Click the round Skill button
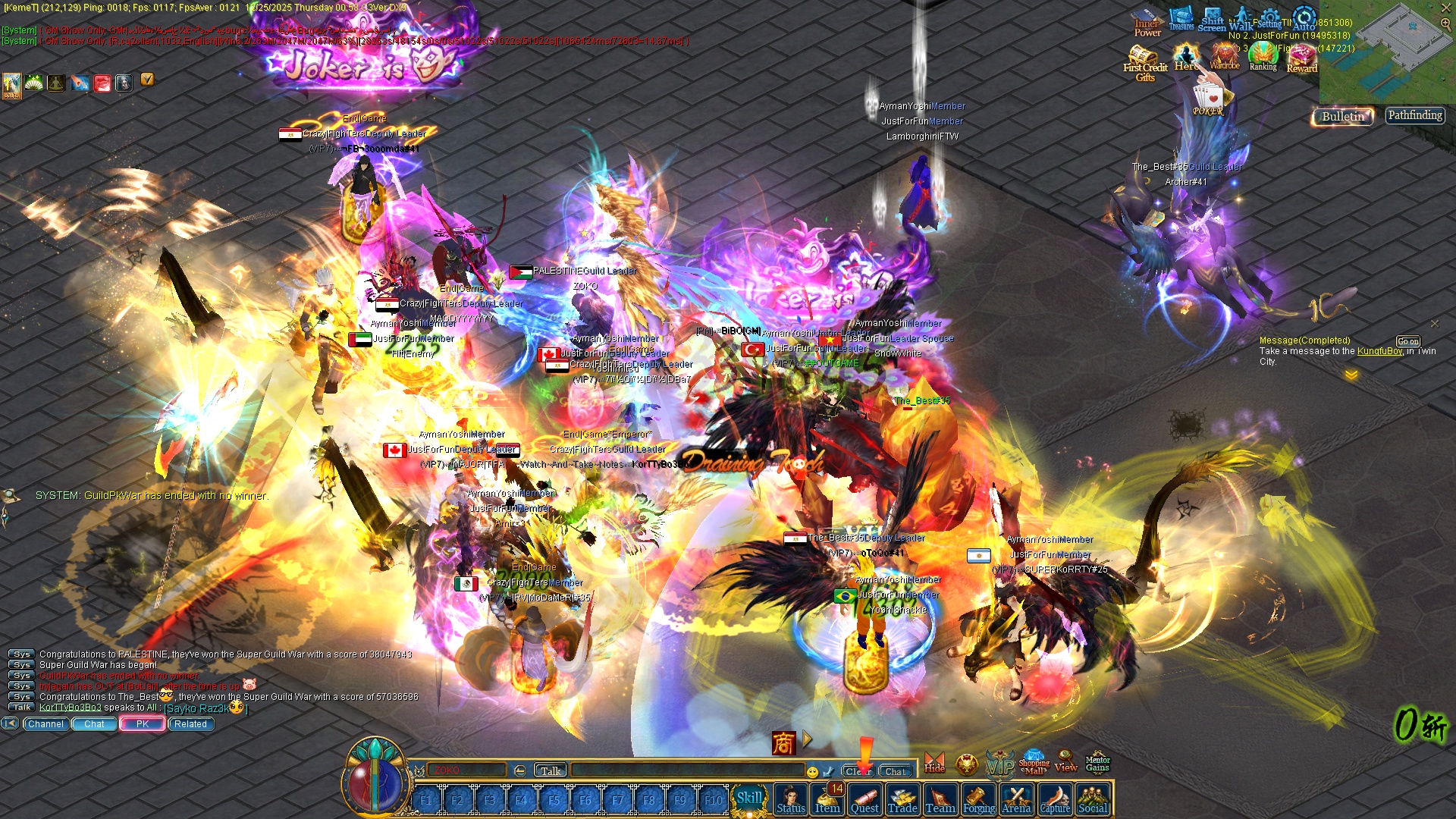 [x=749, y=798]
